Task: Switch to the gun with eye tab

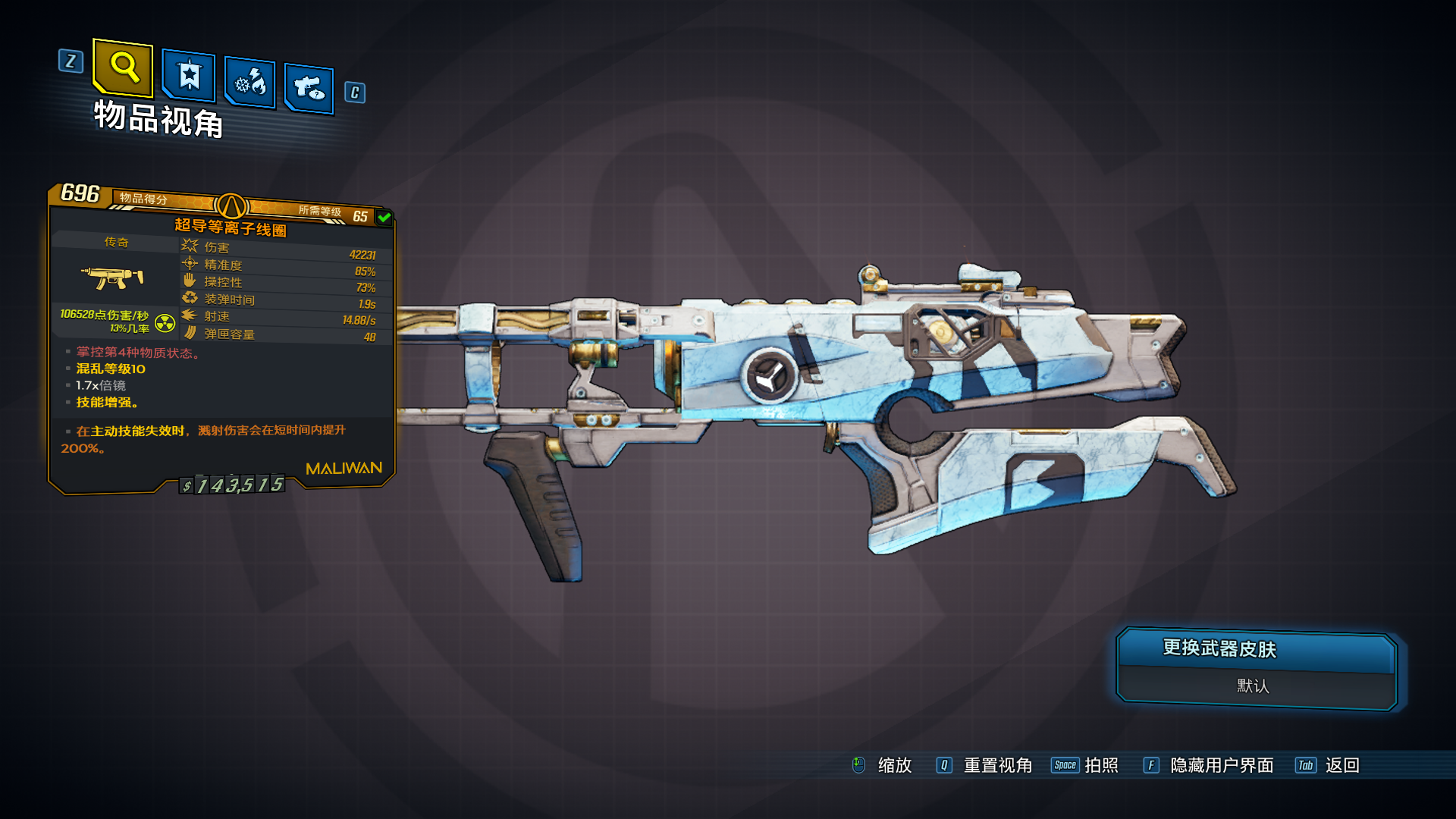Action: point(309,88)
